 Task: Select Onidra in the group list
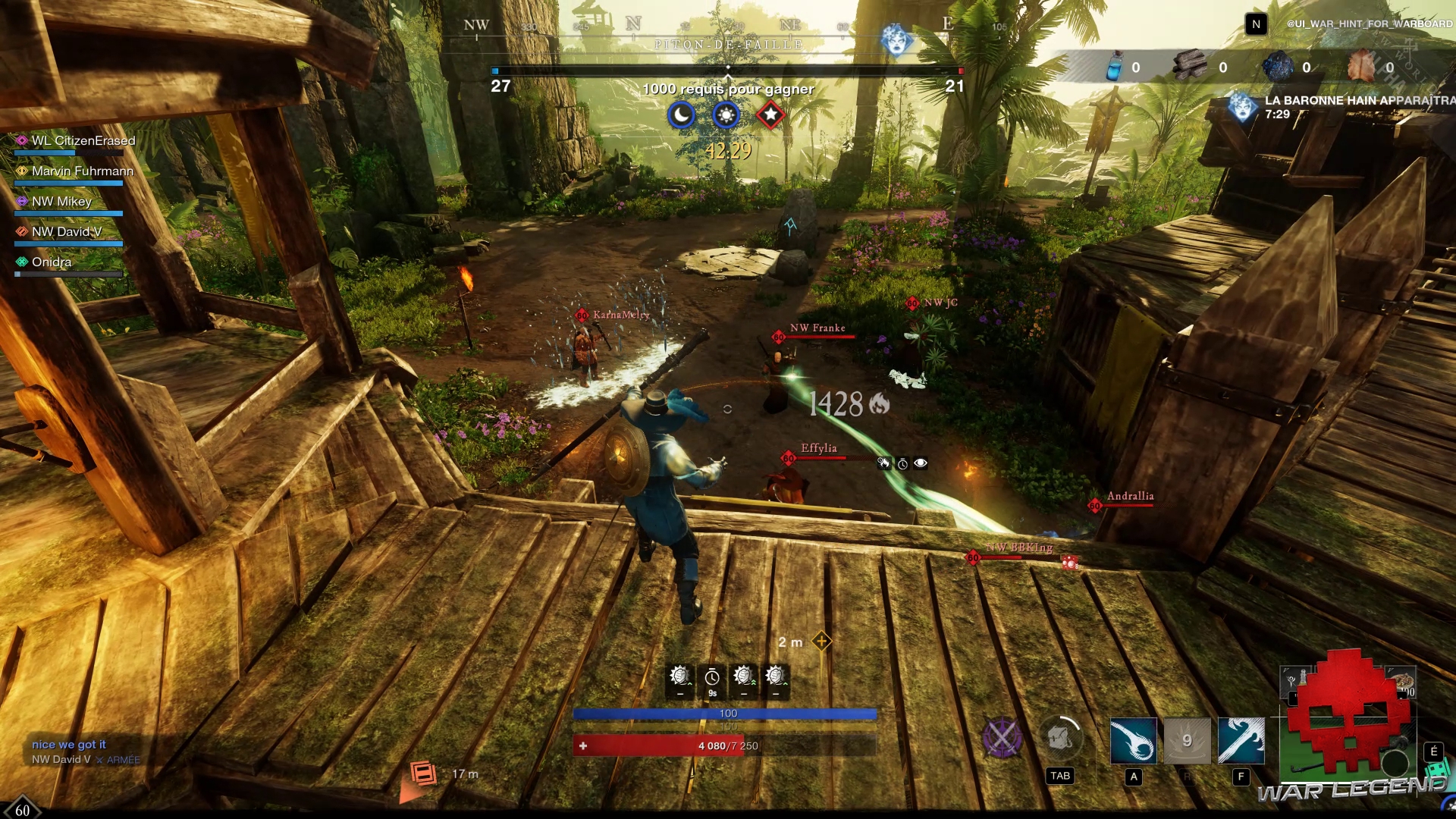[x=51, y=262]
